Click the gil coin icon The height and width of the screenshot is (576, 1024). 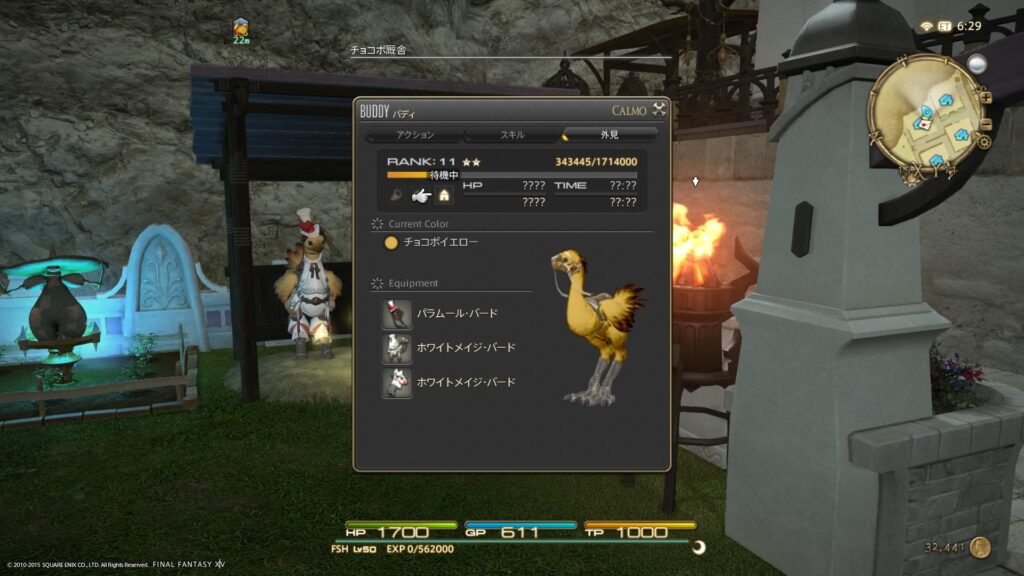tap(981, 547)
